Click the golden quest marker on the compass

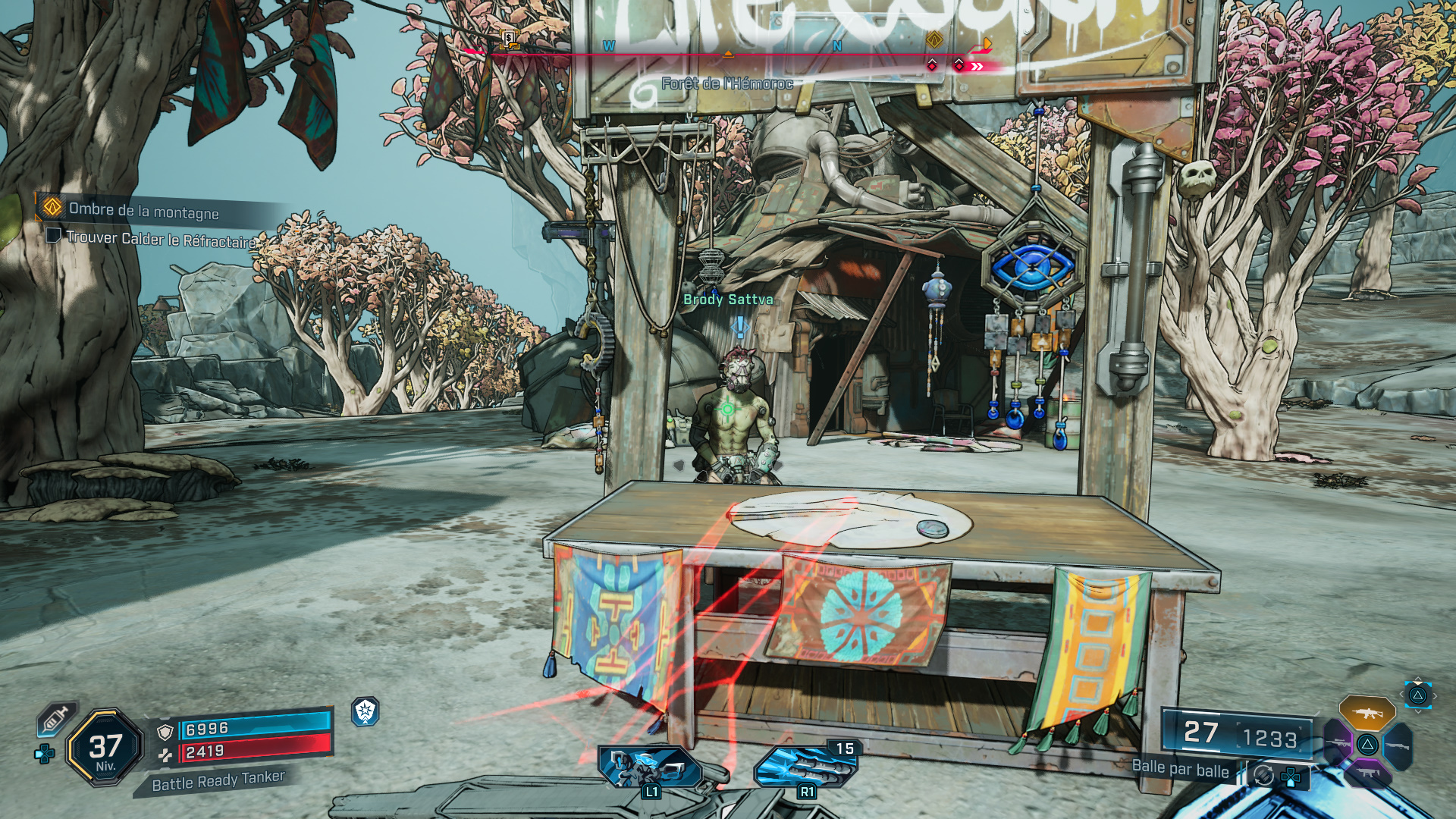(934, 40)
